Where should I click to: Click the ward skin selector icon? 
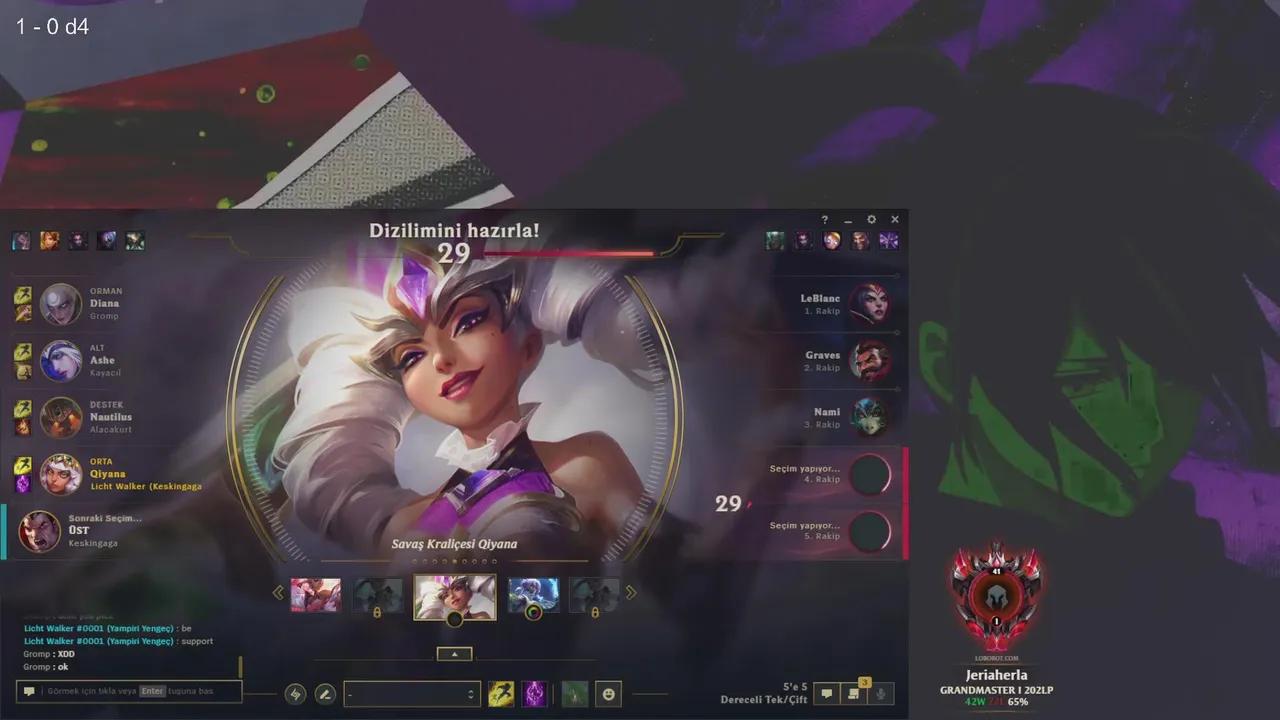[574, 693]
